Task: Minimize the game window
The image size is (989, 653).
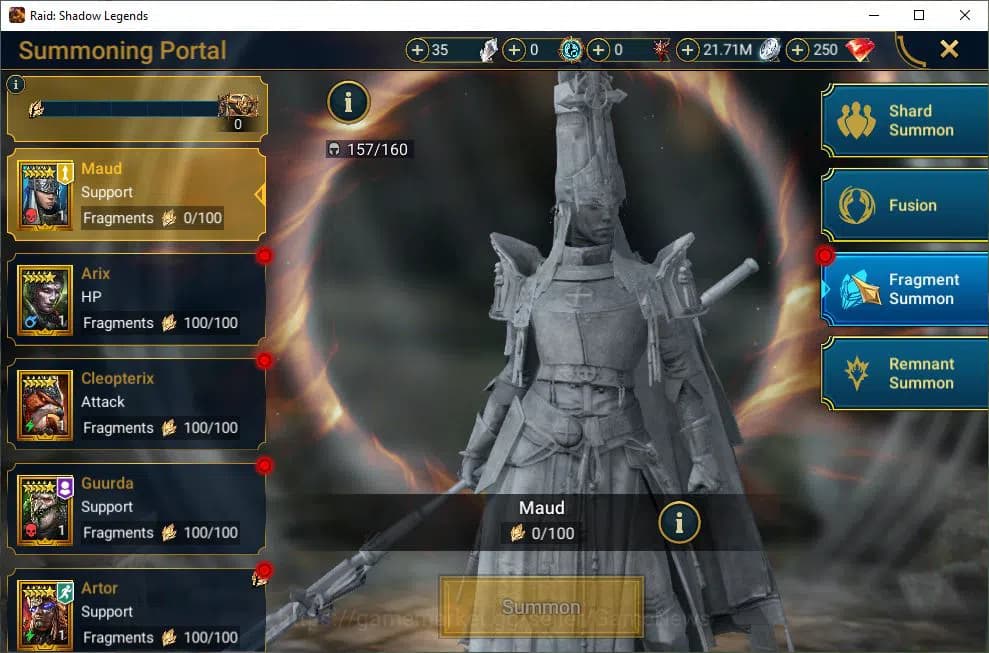Action: (x=873, y=15)
